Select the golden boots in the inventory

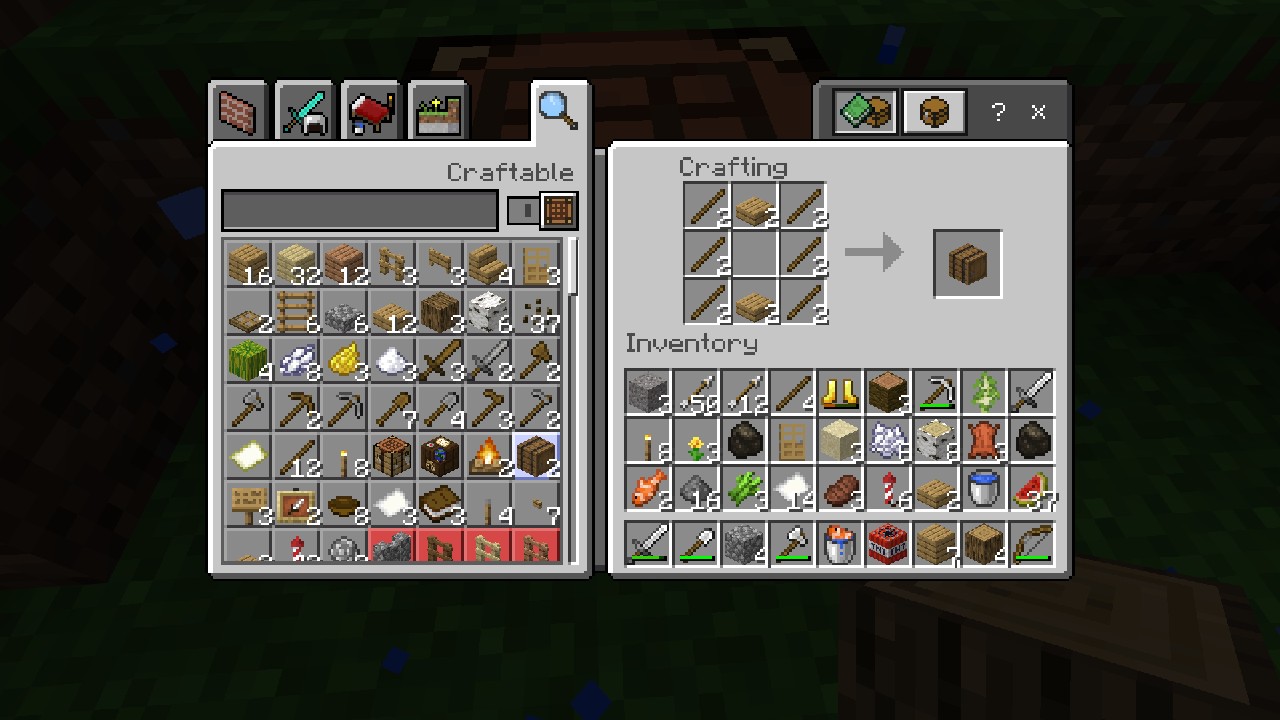pos(839,393)
